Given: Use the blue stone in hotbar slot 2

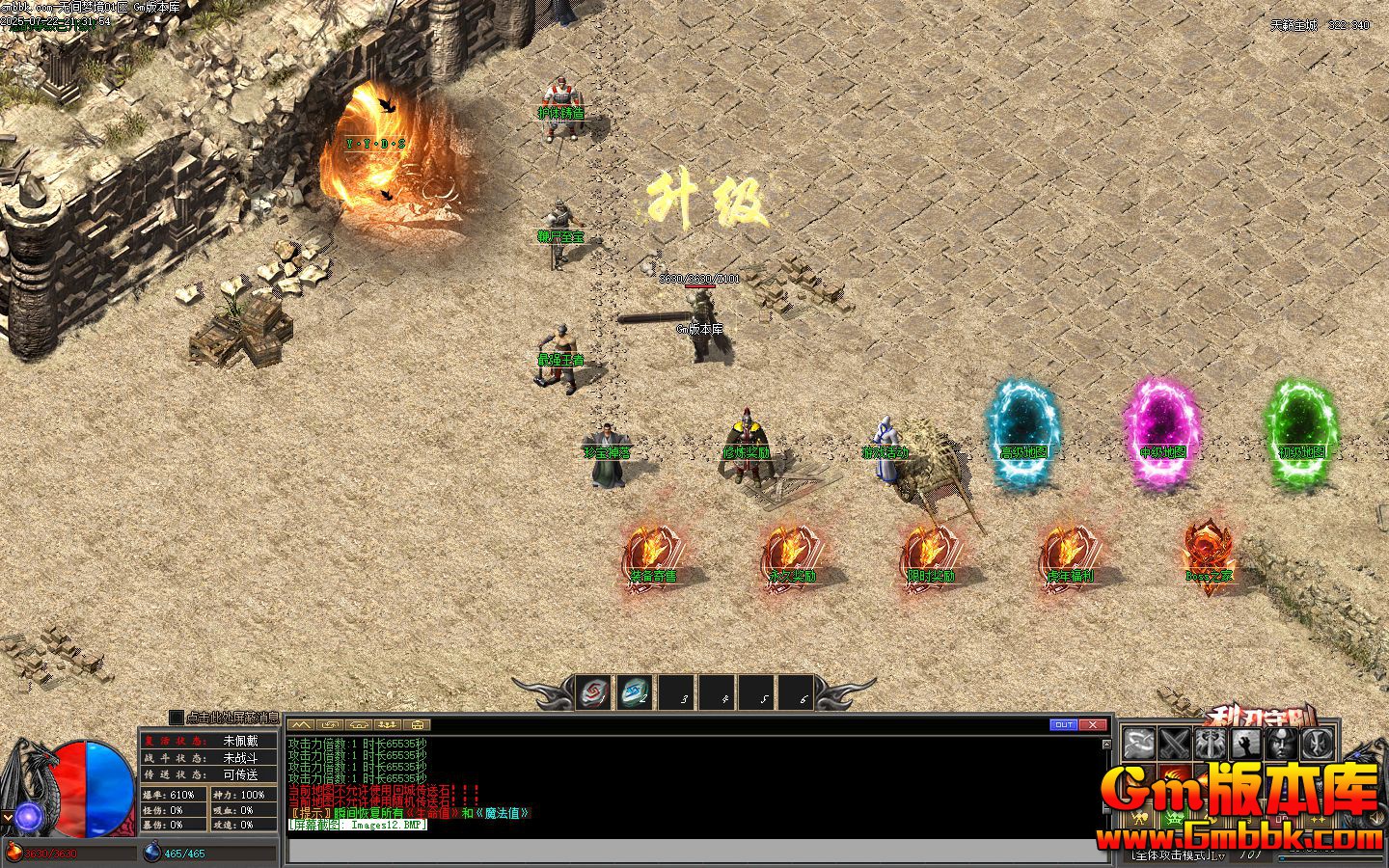Looking at the screenshot, I should coord(633,692).
